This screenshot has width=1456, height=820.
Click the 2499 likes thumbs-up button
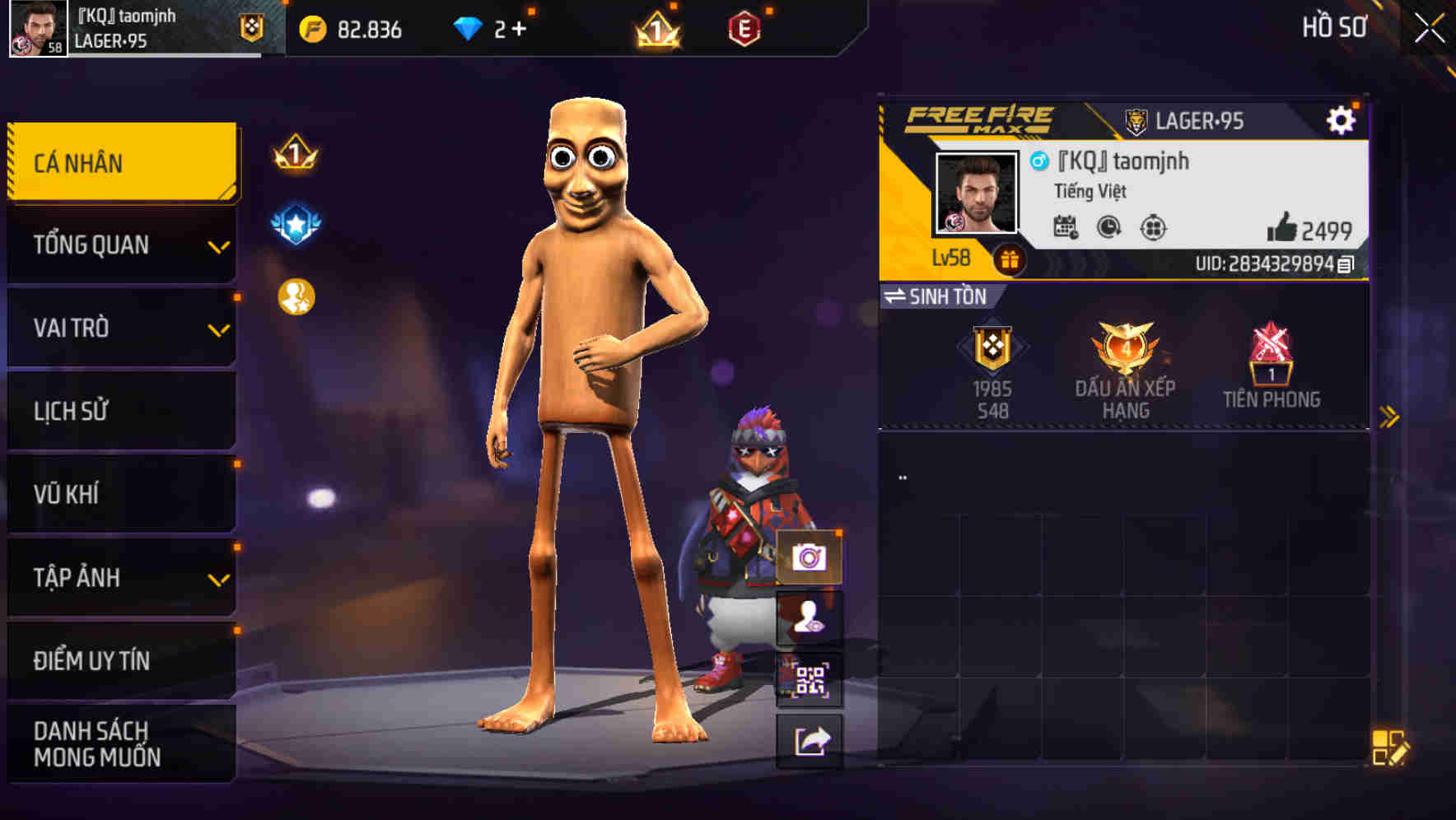(1290, 227)
